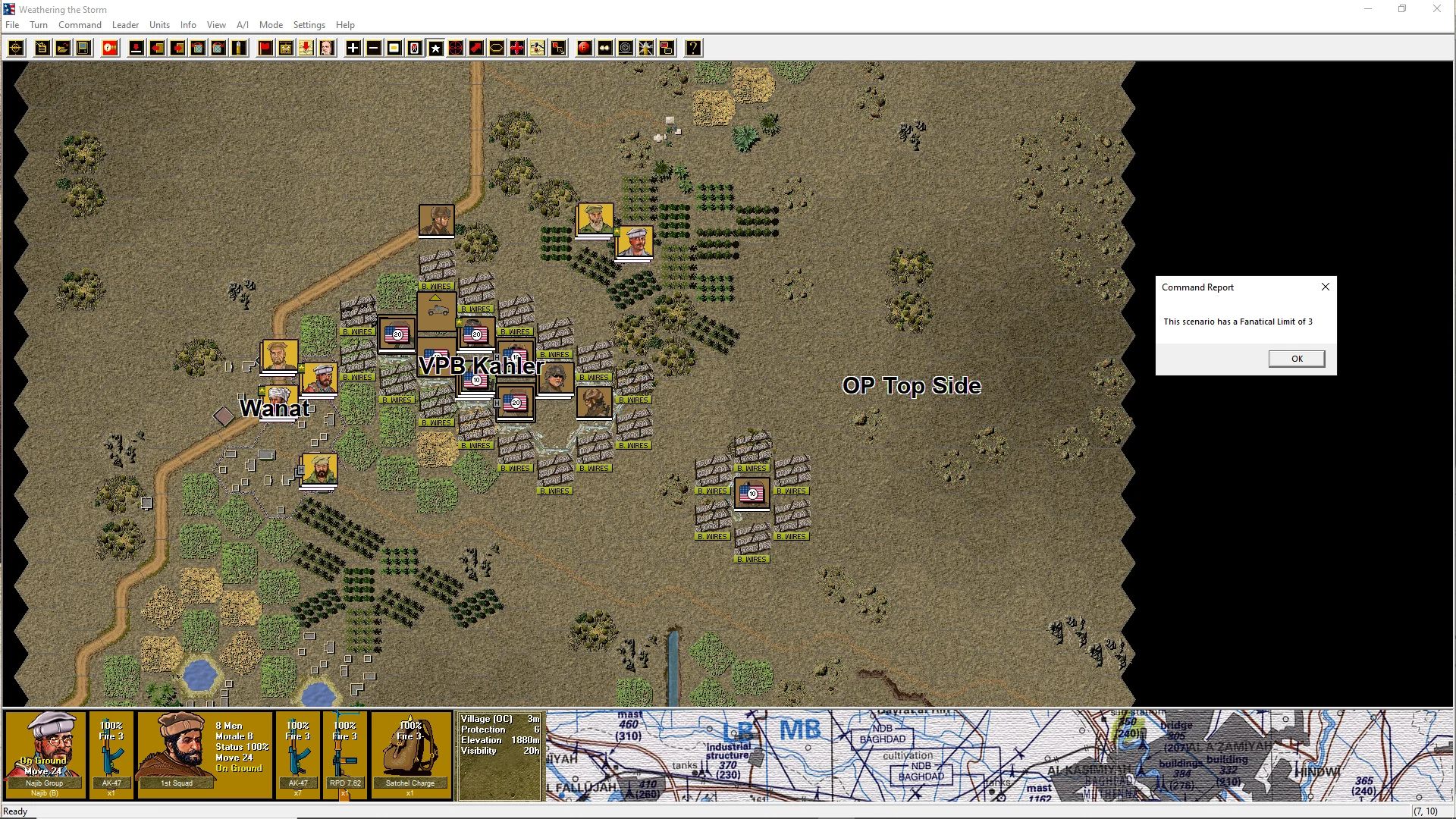Open the Settings menu
The height and width of the screenshot is (819, 1456).
tap(309, 25)
